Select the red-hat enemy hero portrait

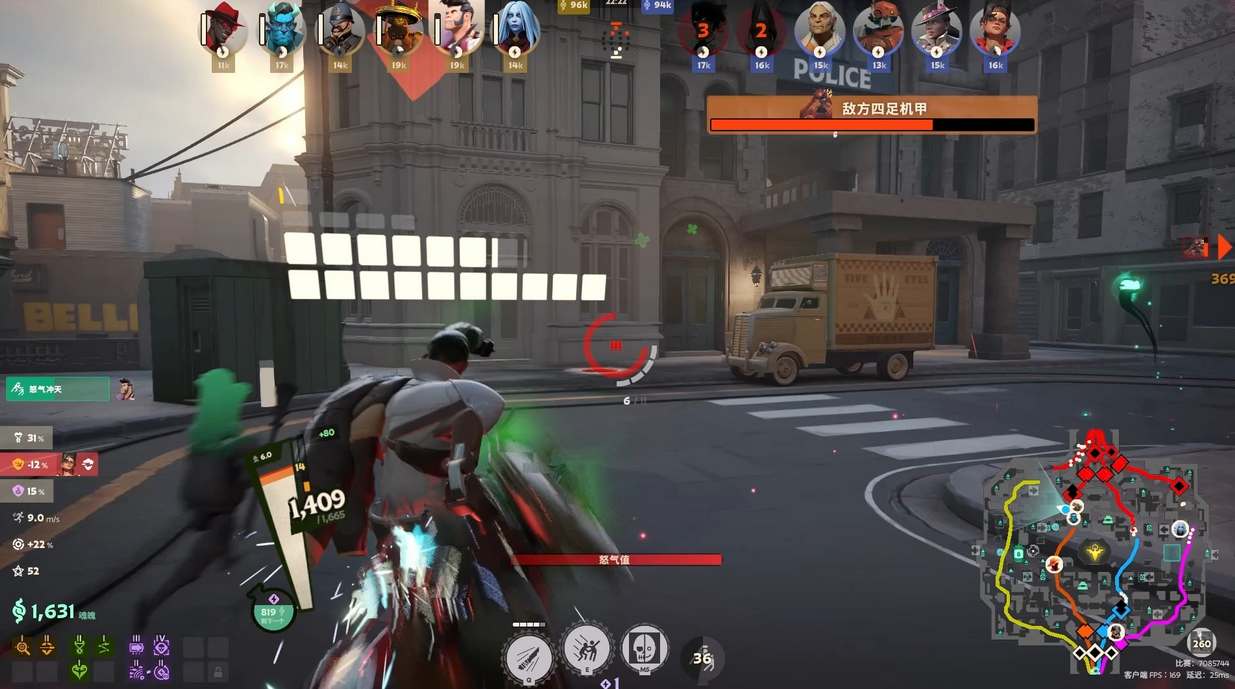pyautogui.click(x=878, y=31)
